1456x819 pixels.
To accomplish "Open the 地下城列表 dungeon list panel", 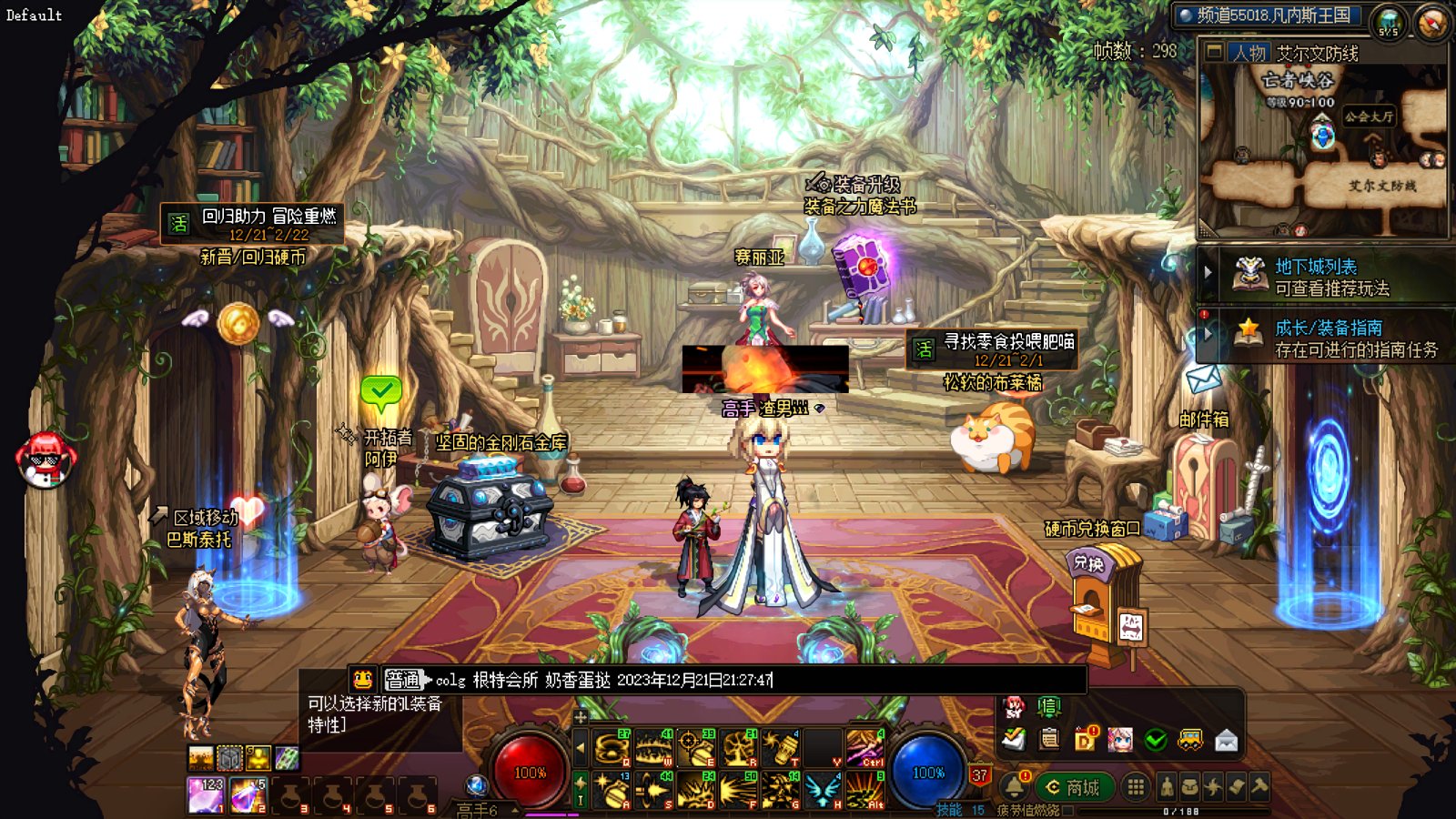I will [x=1315, y=267].
